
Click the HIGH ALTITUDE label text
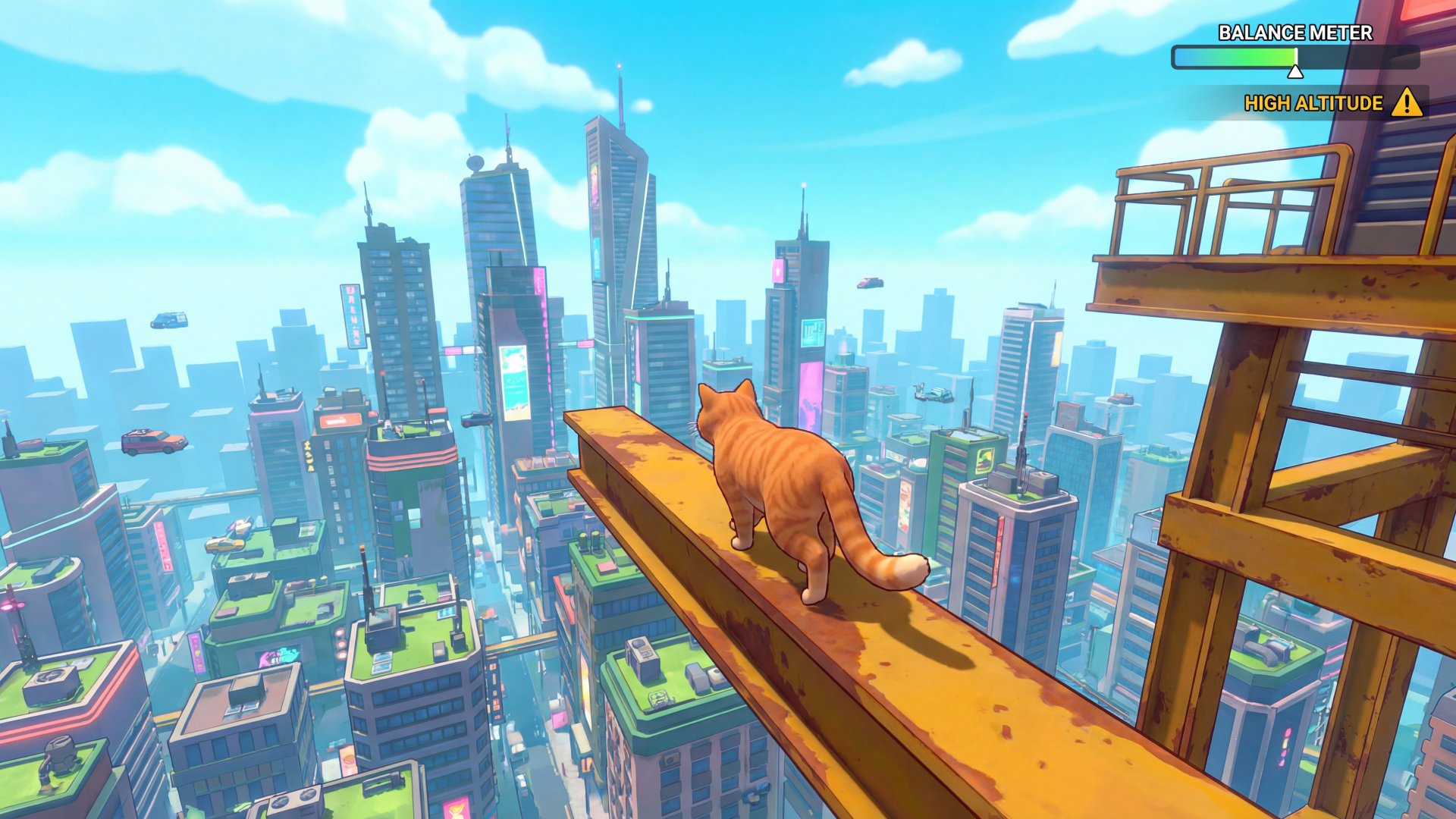(x=1313, y=101)
